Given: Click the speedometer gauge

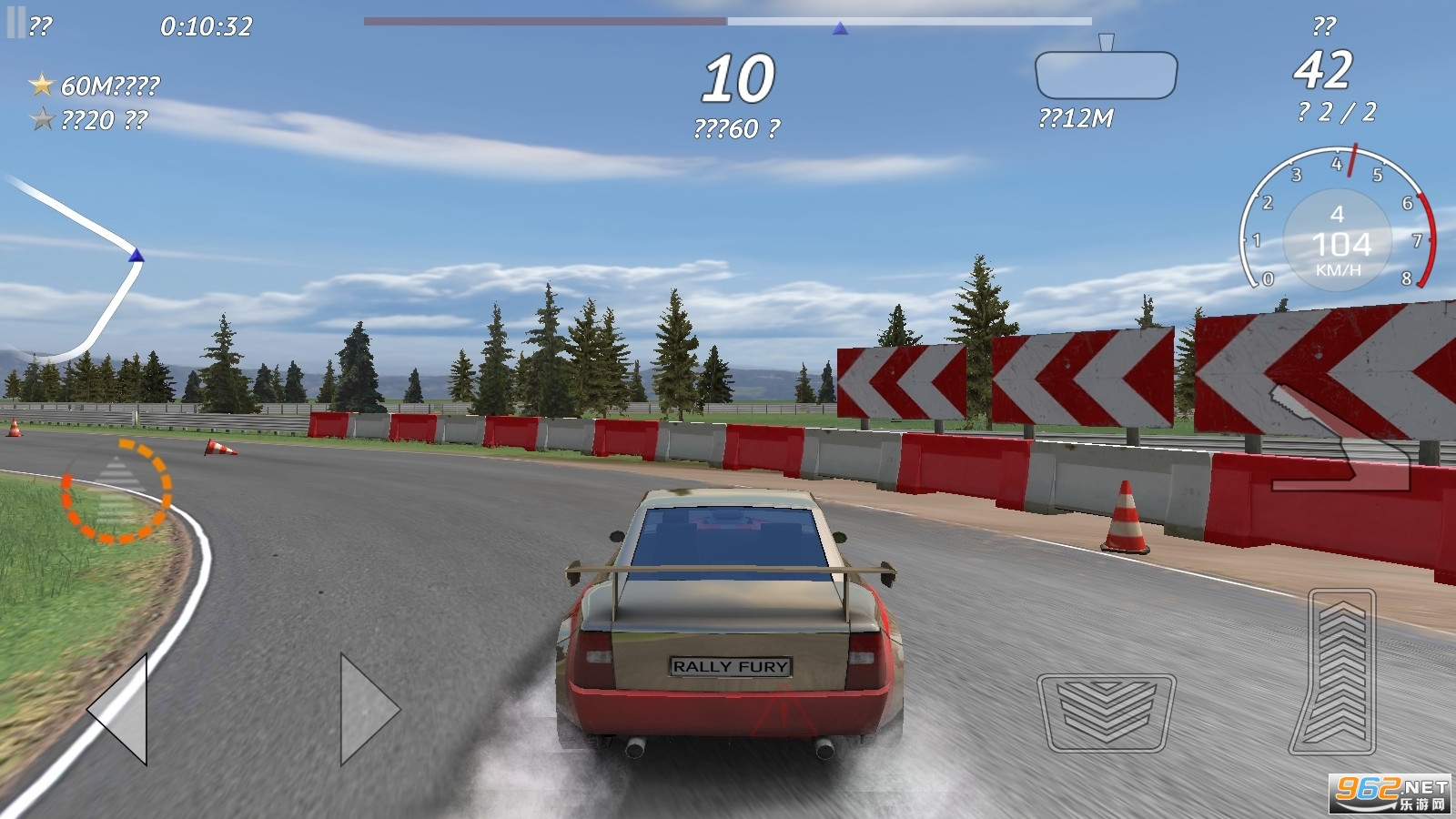Looking at the screenshot, I should click(1337, 227).
